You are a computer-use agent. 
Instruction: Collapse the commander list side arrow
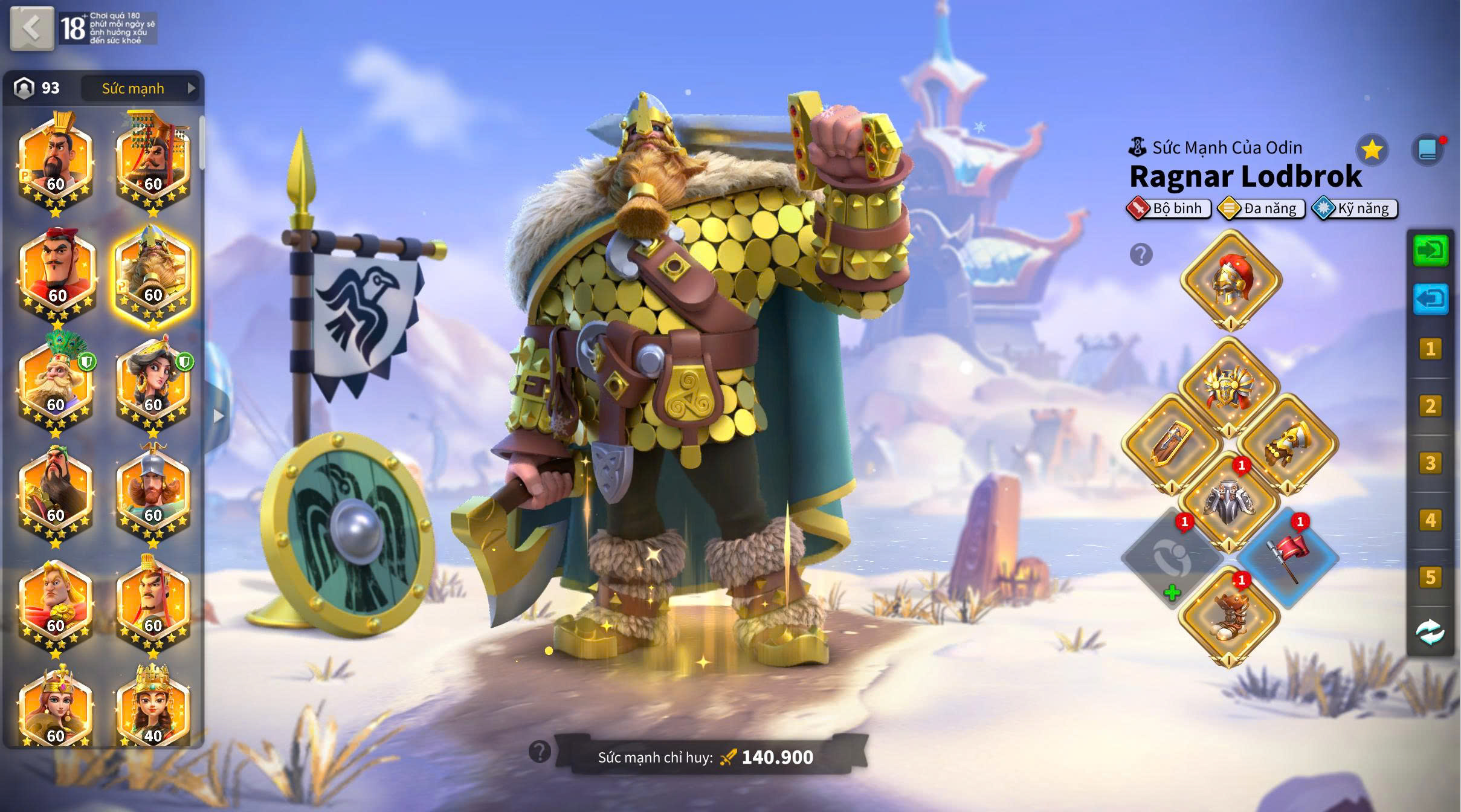coord(218,416)
